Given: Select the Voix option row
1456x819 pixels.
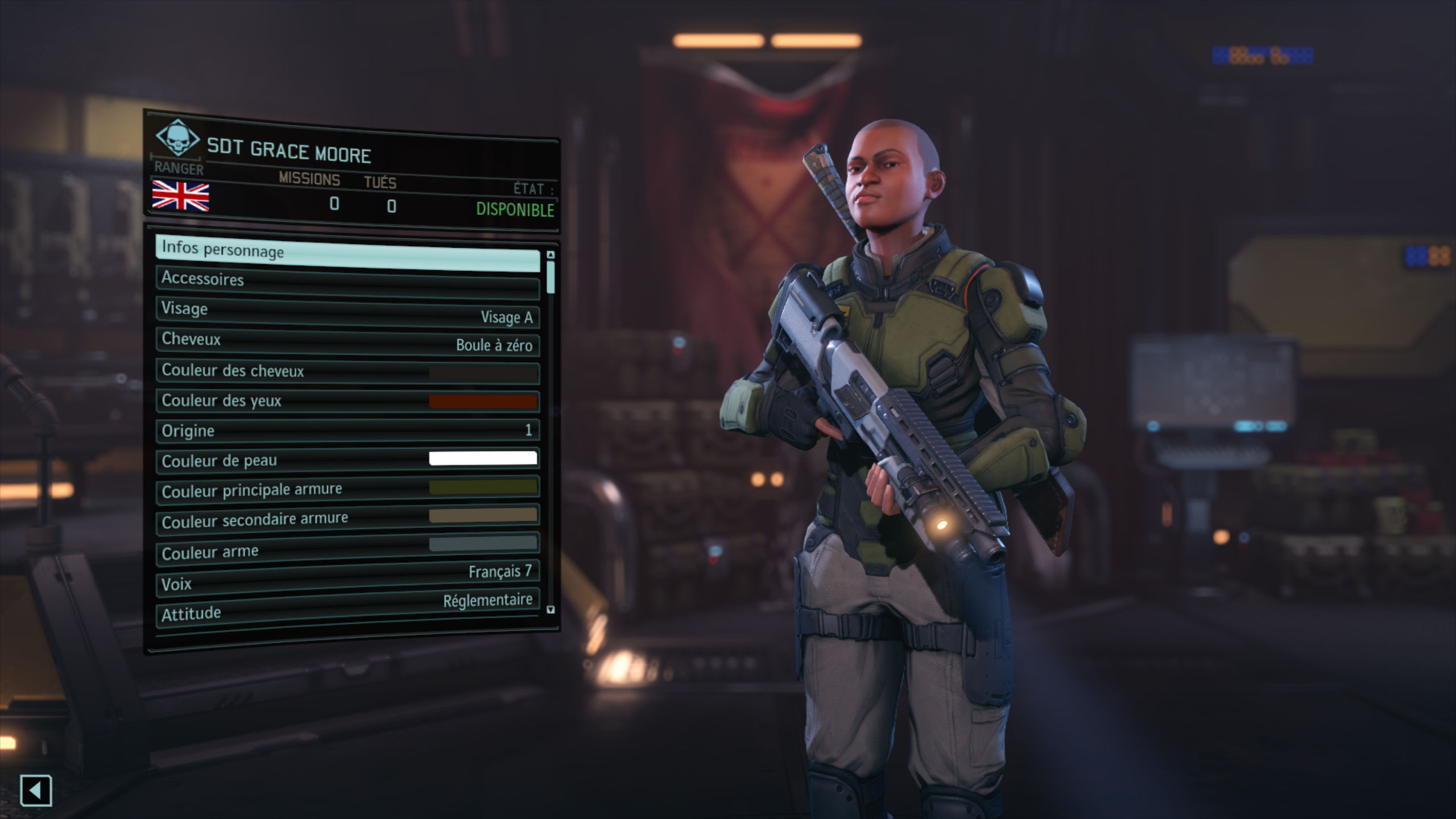Looking at the screenshot, I should (347, 579).
